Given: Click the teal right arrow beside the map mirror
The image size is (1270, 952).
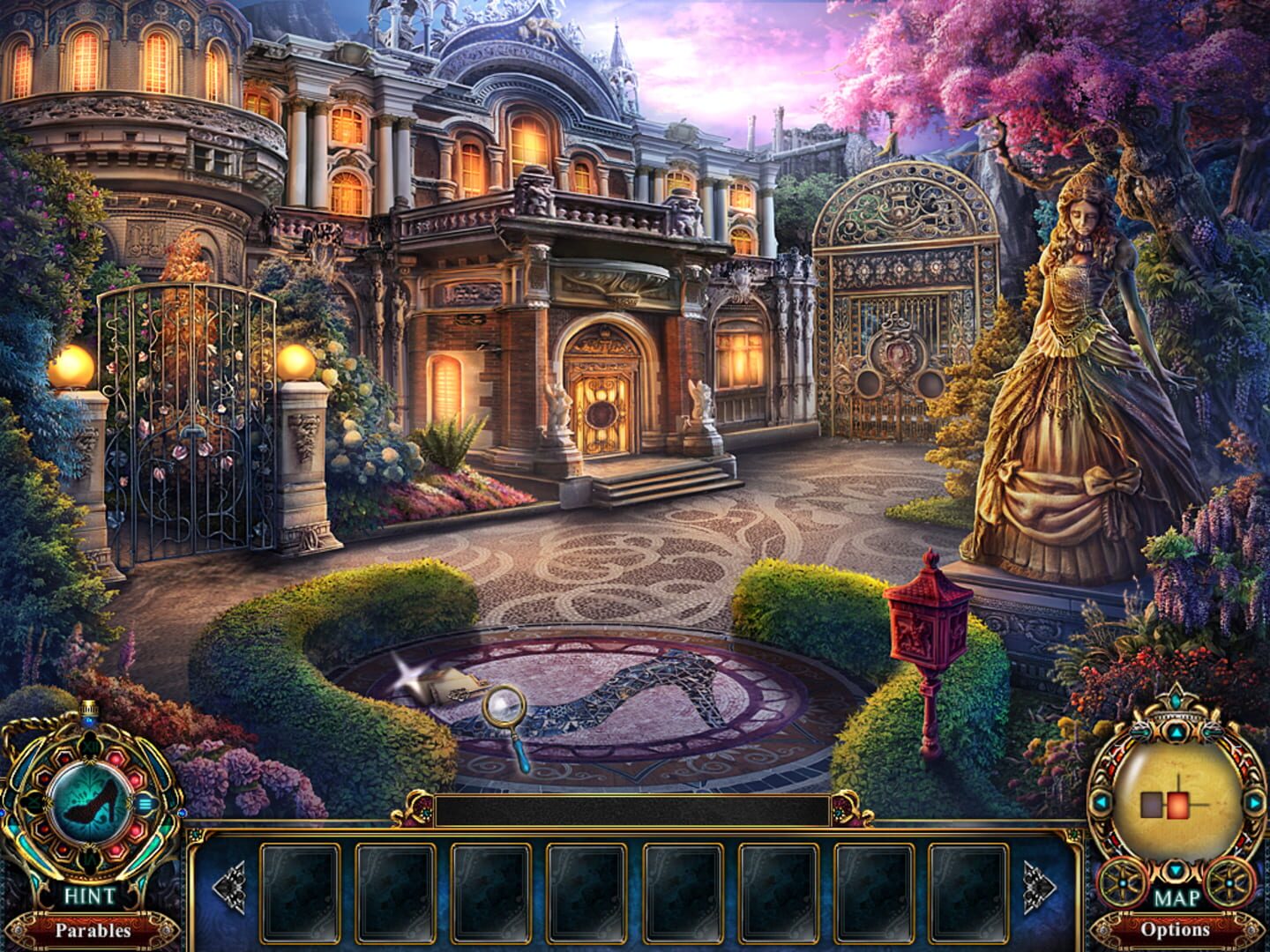Looking at the screenshot, I should coord(1253,800).
